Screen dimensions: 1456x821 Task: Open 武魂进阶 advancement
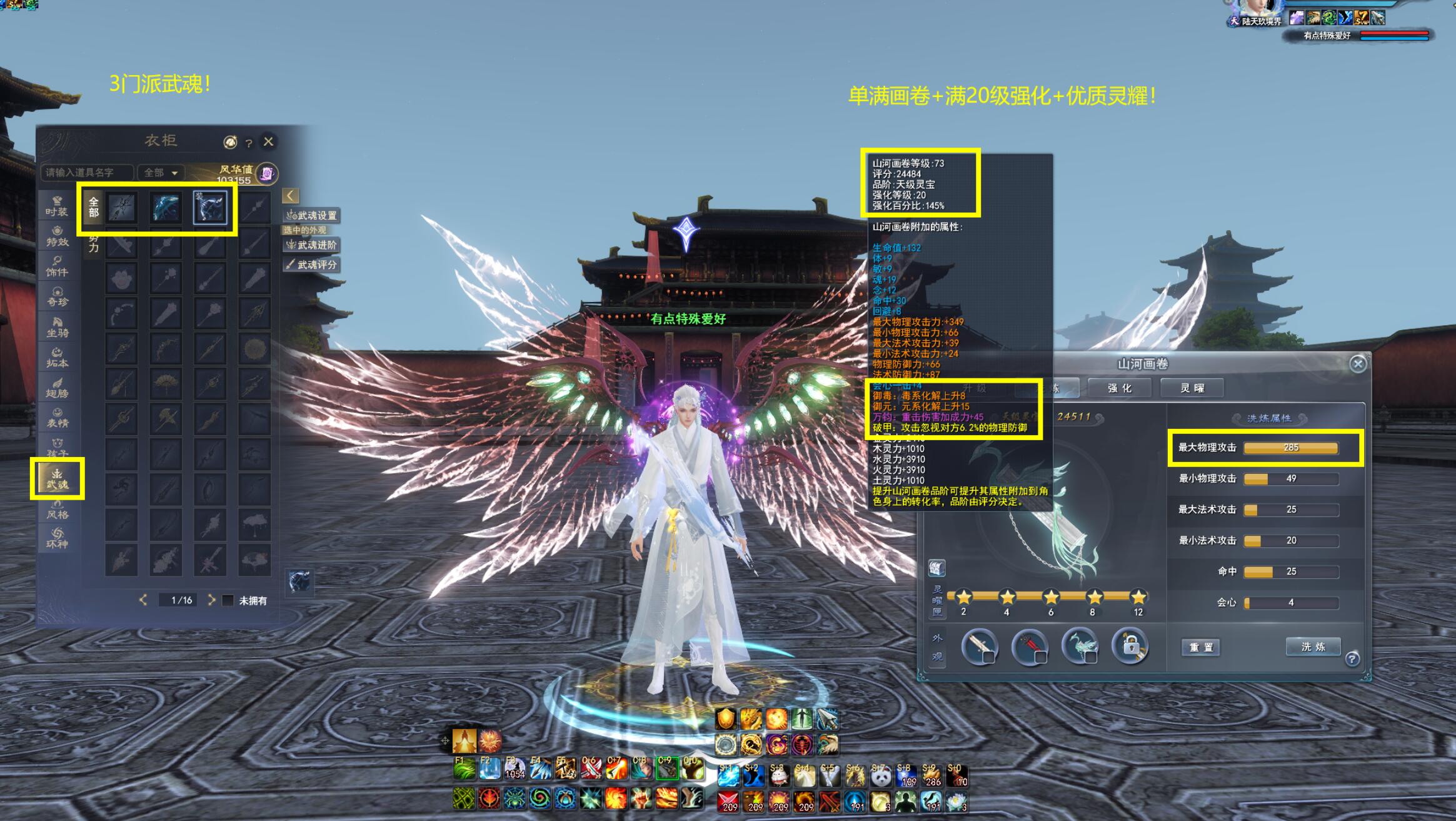[312, 245]
